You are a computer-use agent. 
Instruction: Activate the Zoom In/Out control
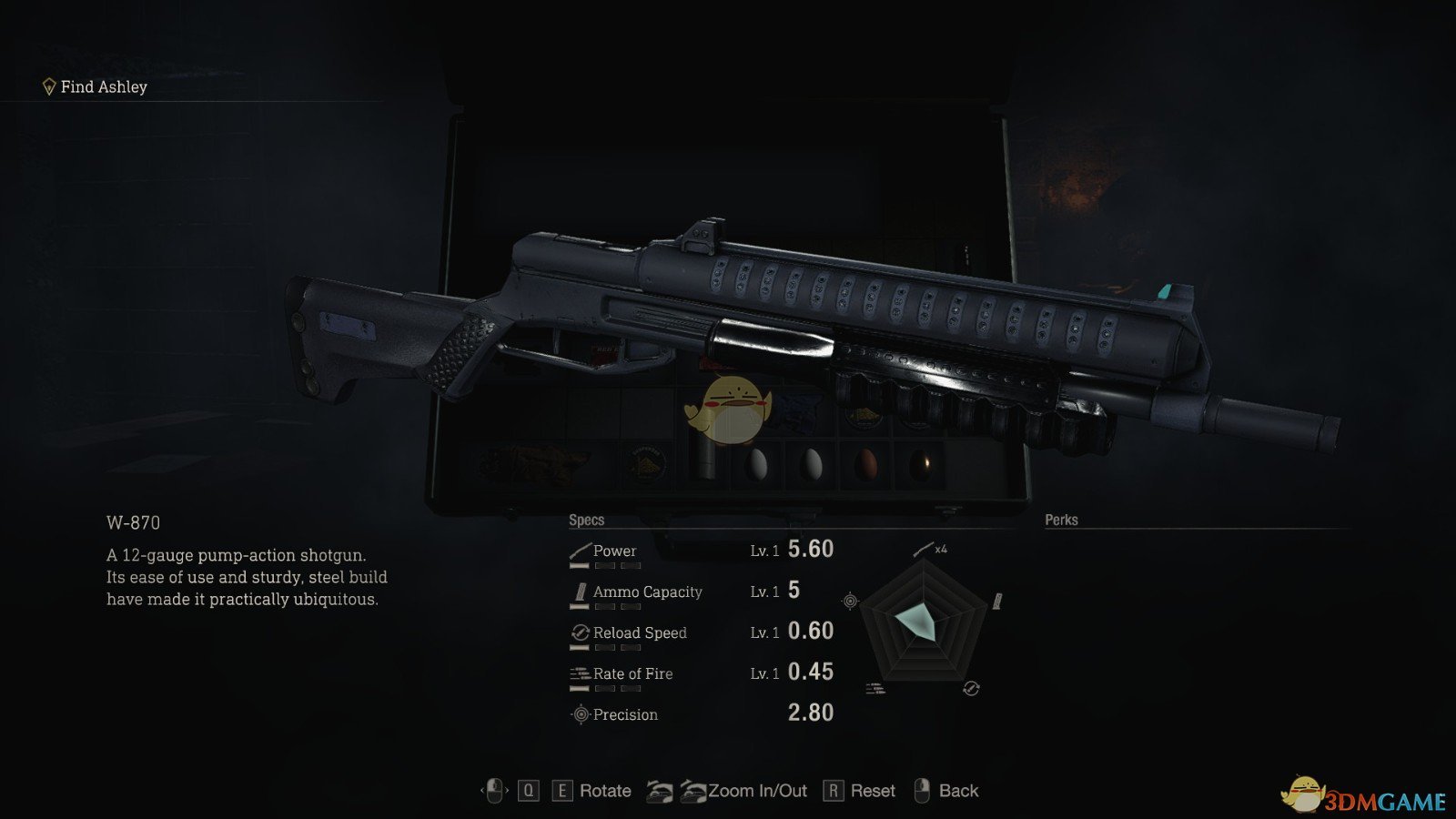757,791
